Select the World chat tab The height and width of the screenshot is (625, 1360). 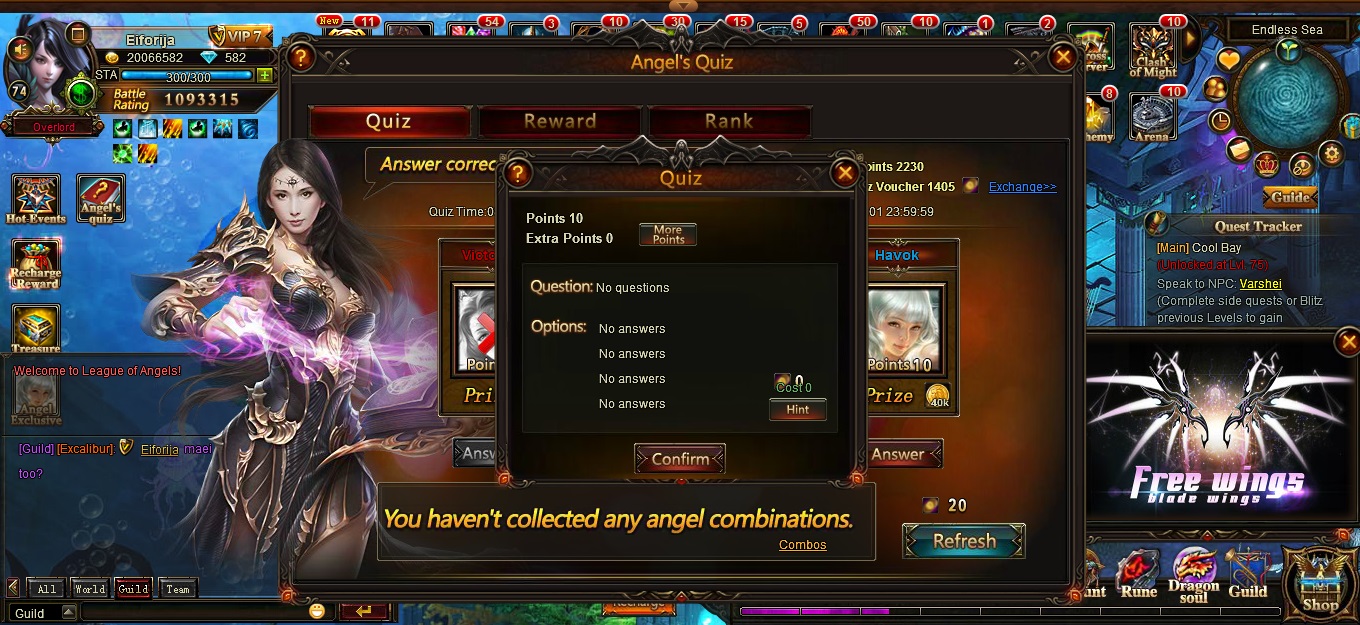[89, 589]
